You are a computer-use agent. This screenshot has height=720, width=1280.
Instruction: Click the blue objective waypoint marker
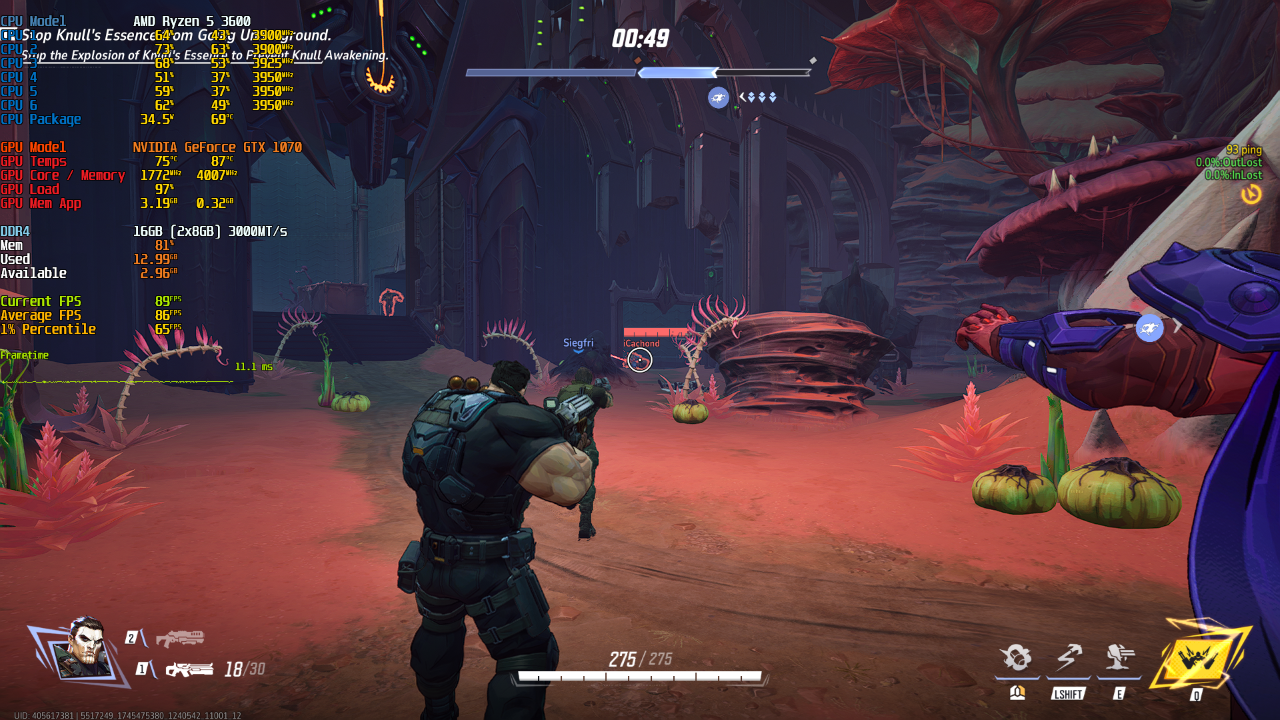pyautogui.click(x=1149, y=327)
